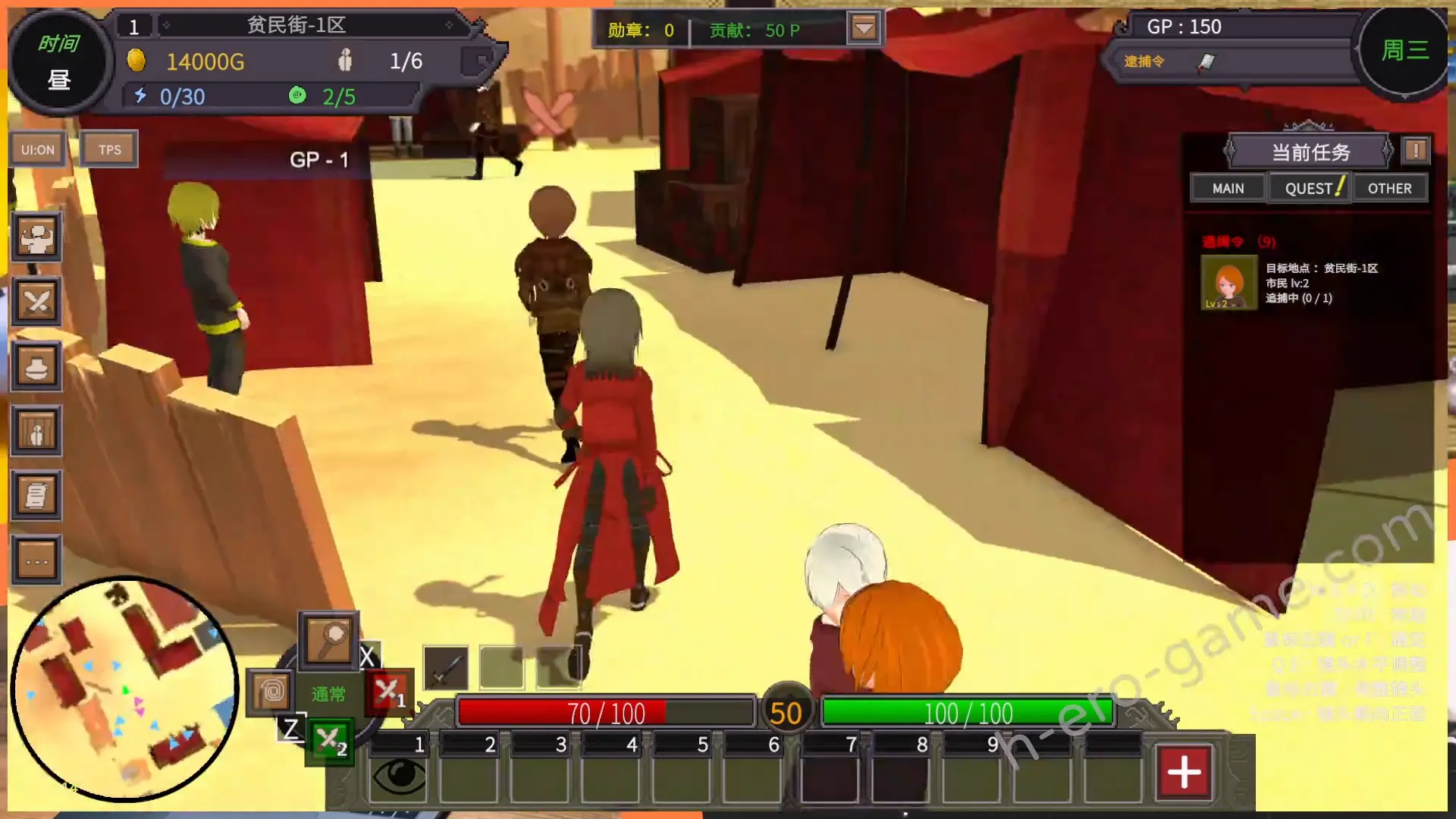Image resolution: width=1456 pixels, height=819 pixels.
Task: Choose the green crossed swords 2 mode
Action: point(330,741)
